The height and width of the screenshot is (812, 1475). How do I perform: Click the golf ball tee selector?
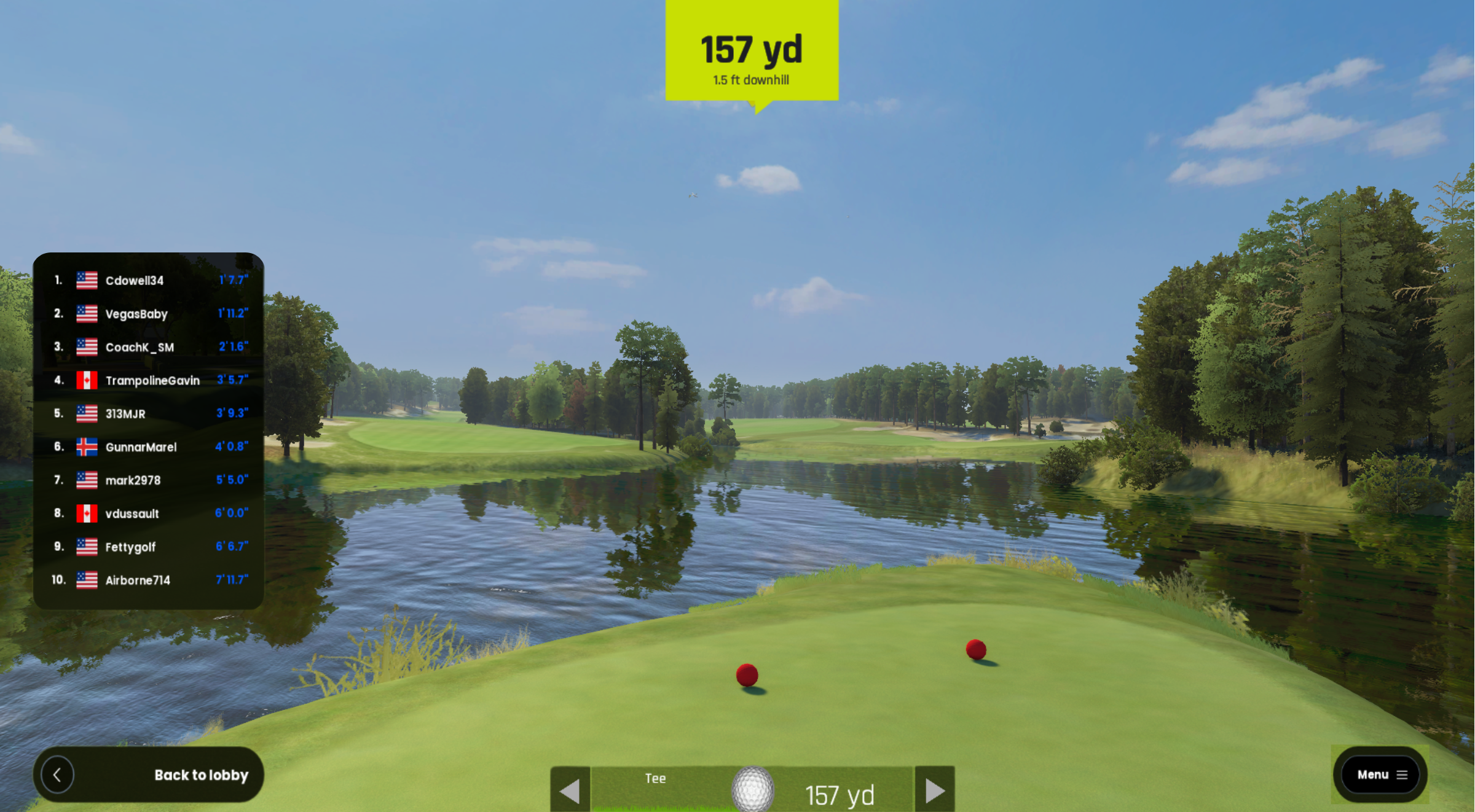click(x=753, y=789)
